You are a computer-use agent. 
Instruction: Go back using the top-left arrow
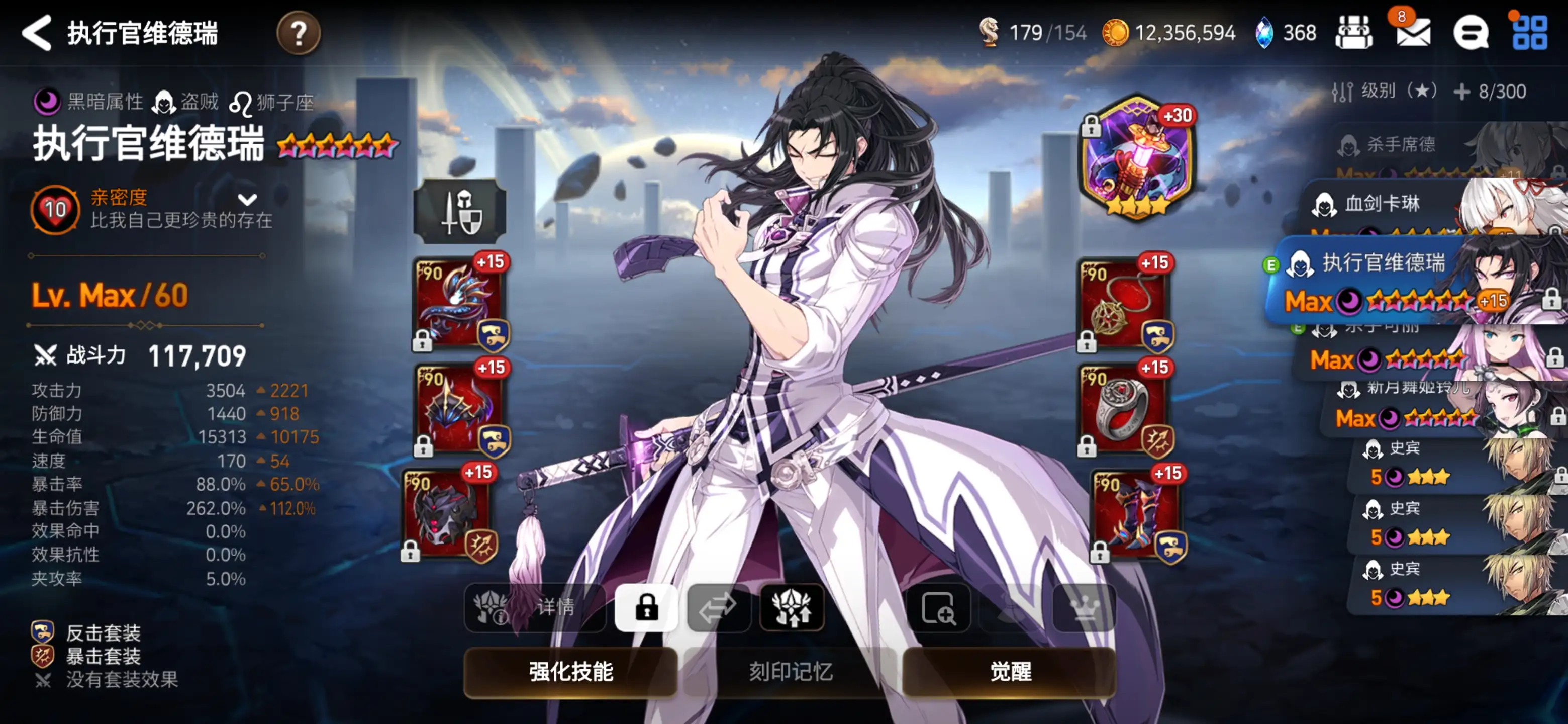click(x=37, y=33)
